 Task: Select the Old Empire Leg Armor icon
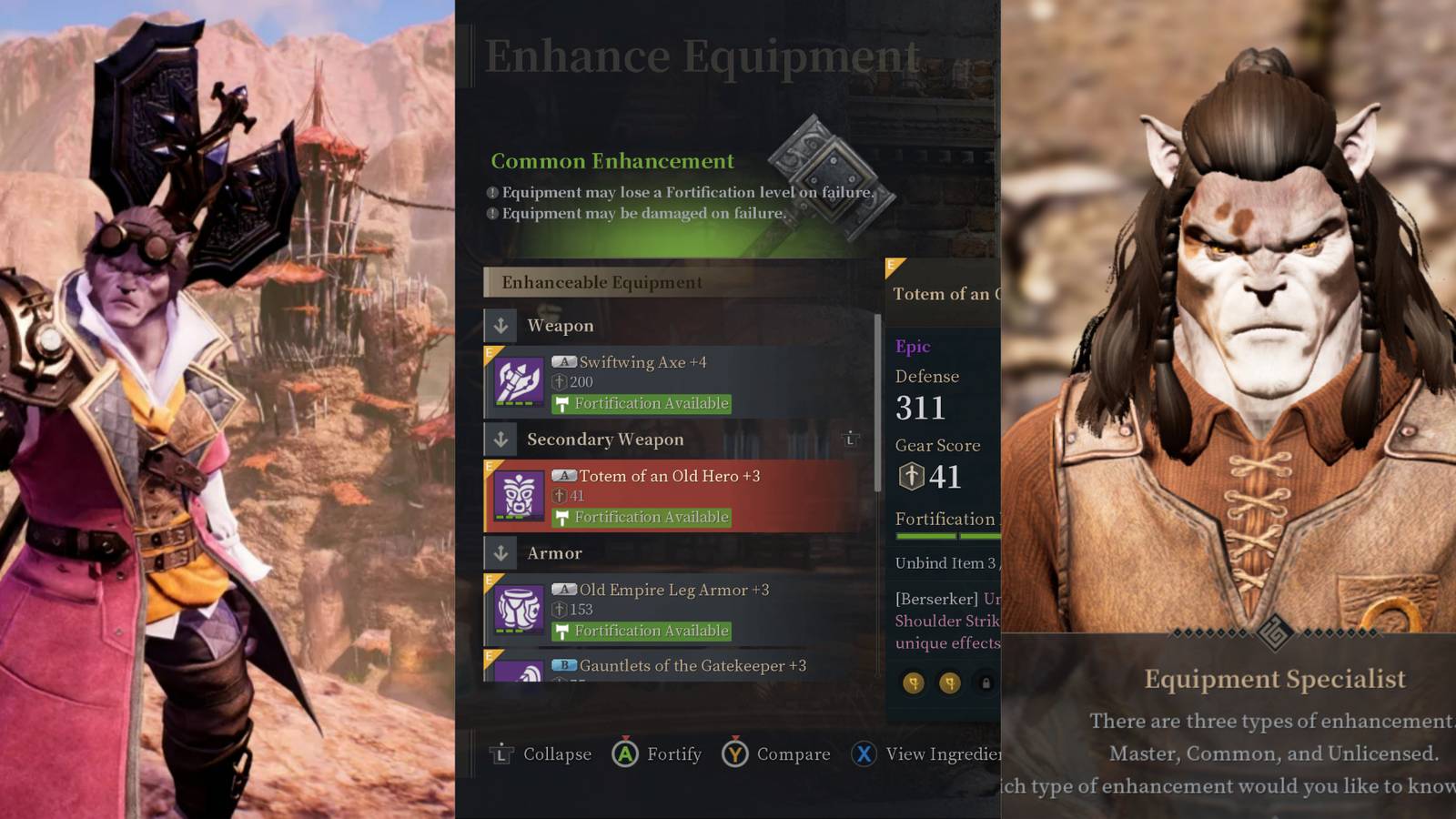click(519, 610)
